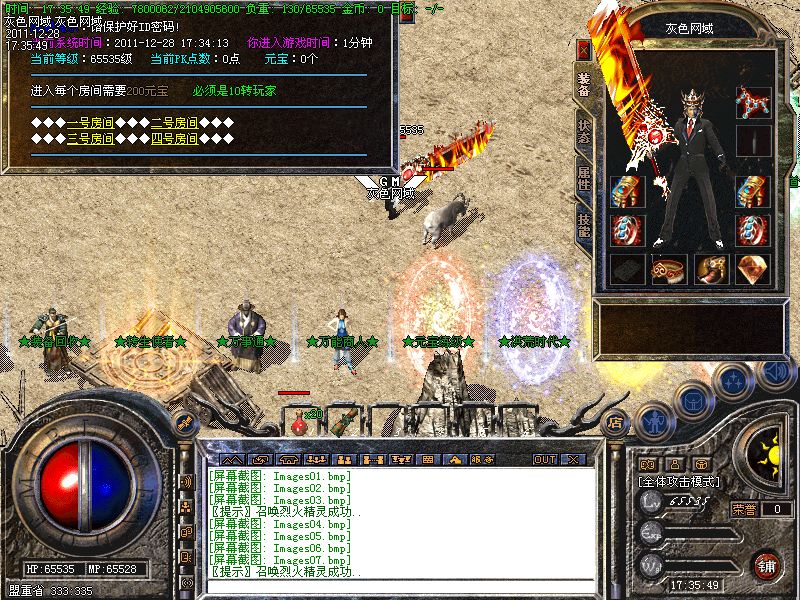800x600 pixels.
Task: Close the chat toolbar with X
Action: click(x=573, y=459)
